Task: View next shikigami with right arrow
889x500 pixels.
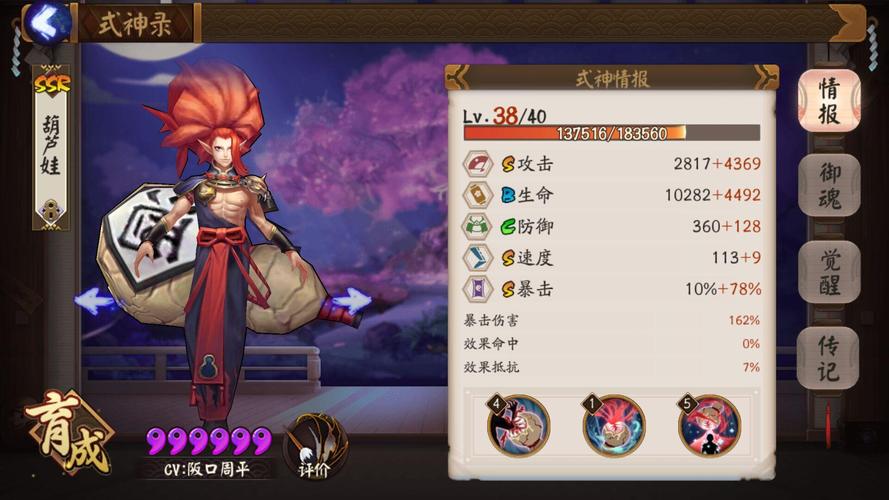Action: 351,299
